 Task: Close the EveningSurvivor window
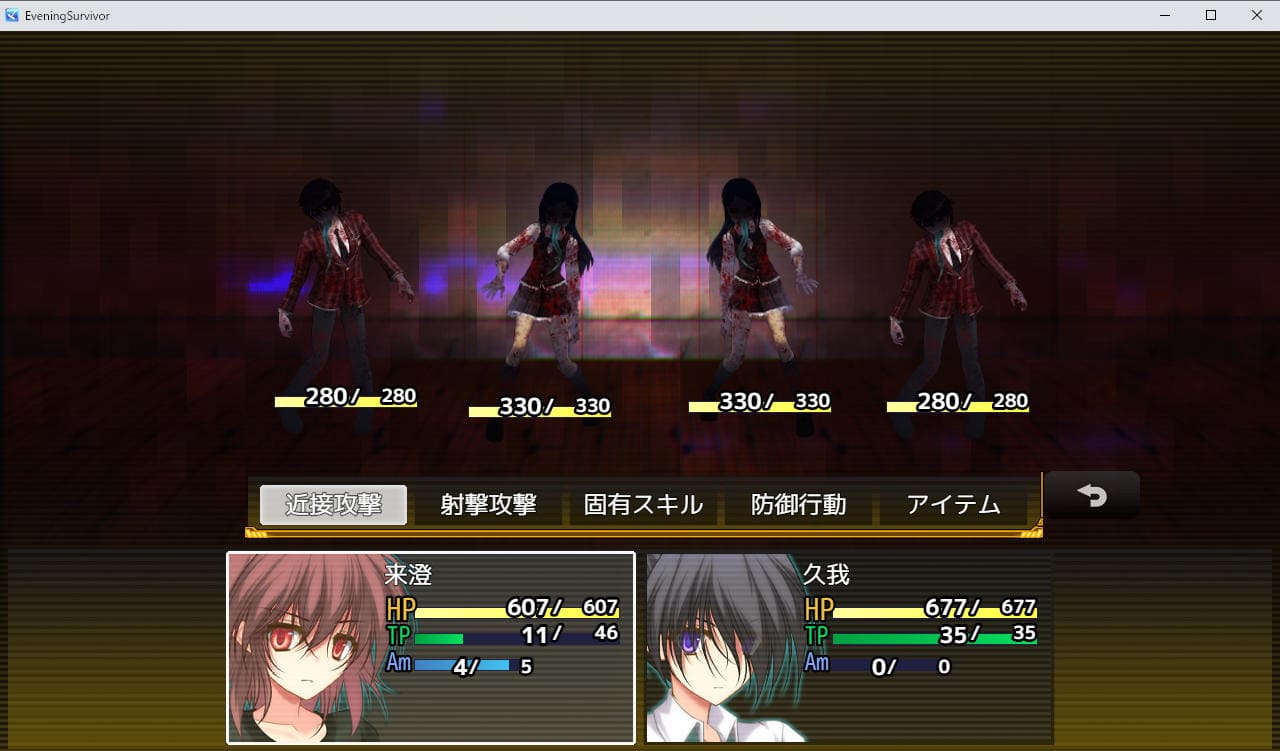coord(1256,15)
